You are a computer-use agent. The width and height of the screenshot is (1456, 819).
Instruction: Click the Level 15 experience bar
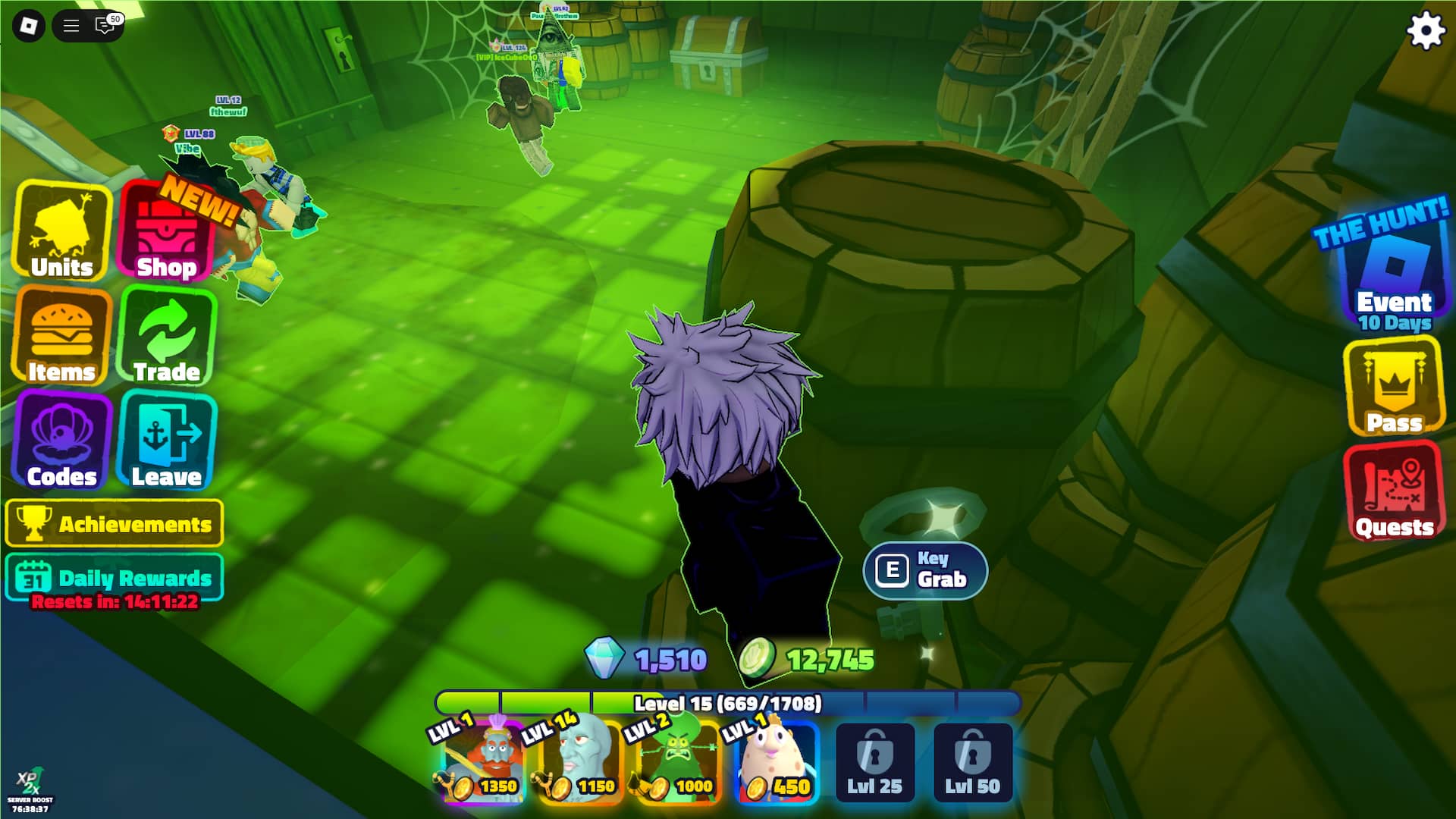[x=728, y=703]
